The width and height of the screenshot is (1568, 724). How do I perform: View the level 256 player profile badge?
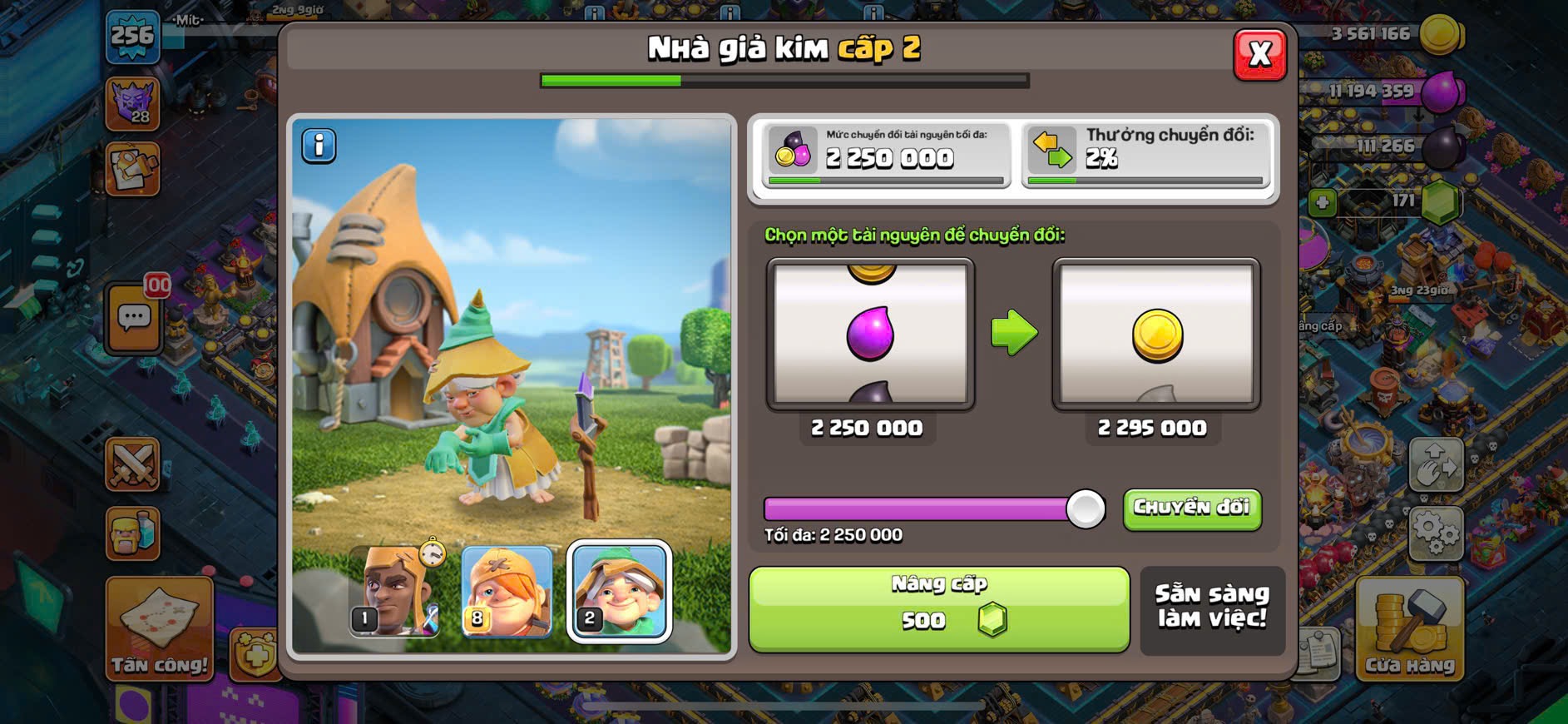(x=133, y=37)
